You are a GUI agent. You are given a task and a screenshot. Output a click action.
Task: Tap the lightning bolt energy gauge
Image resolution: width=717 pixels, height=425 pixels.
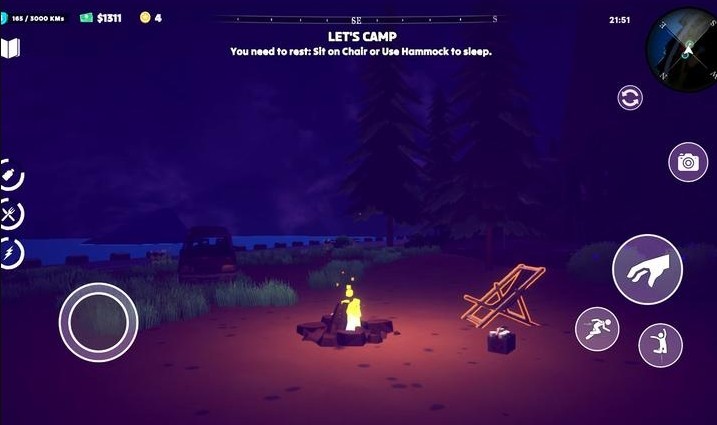click(x=9, y=254)
